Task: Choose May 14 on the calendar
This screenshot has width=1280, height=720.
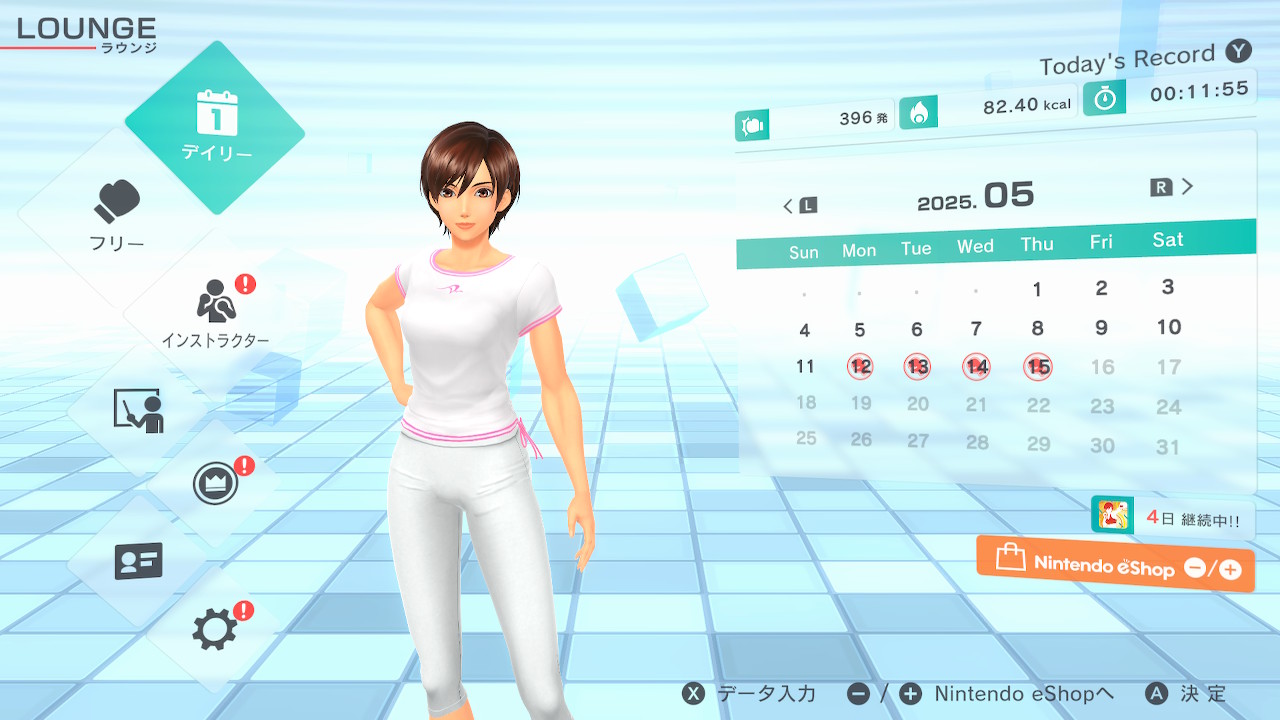Action: pyautogui.click(x=977, y=367)
